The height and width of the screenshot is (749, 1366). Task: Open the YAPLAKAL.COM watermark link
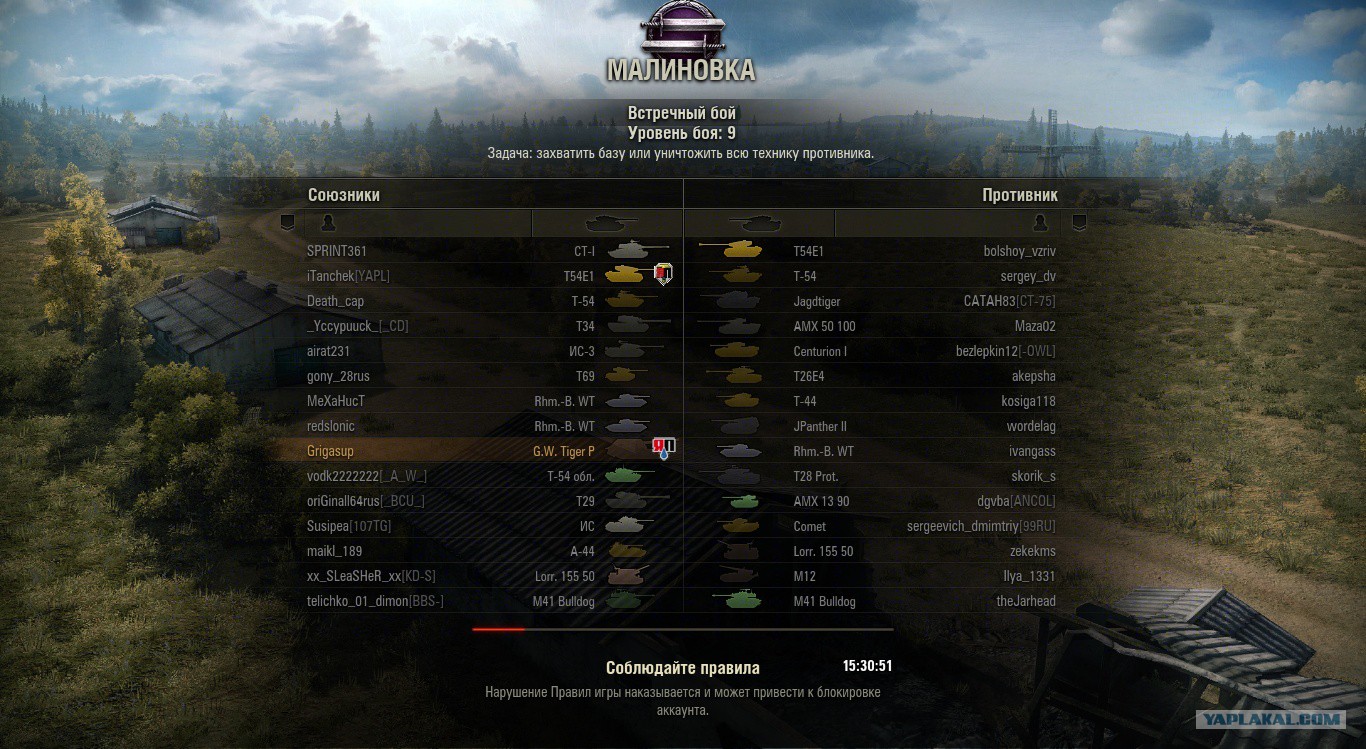1272,719
